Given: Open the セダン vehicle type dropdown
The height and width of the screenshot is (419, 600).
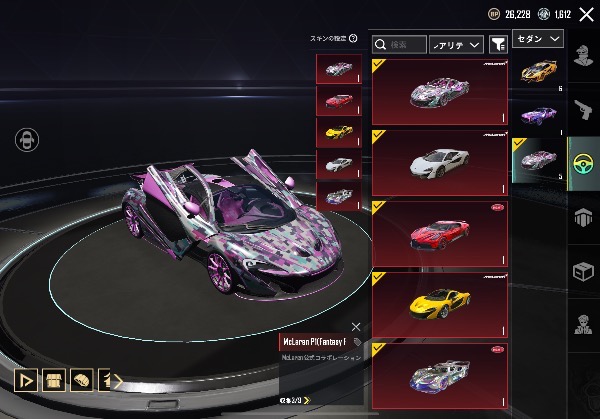Looking at the screenshot, I should (x=538, y=38).
